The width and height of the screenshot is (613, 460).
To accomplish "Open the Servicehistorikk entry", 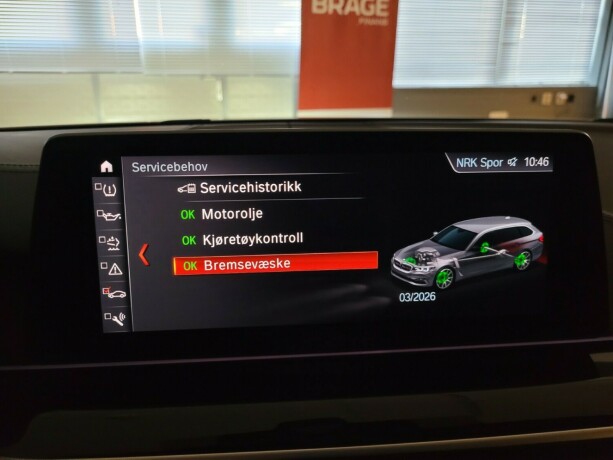I will coord(250,187).
